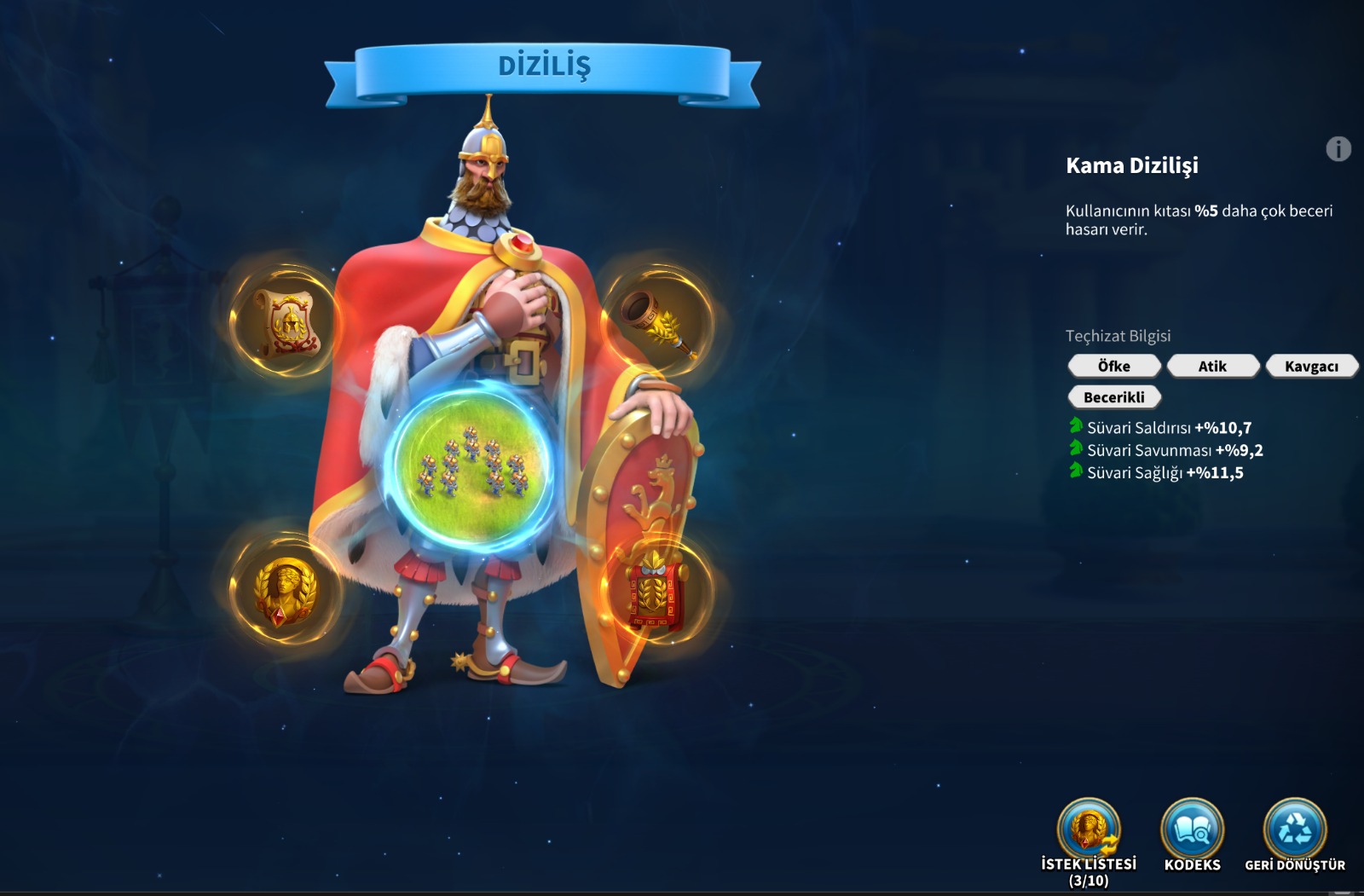Show formation info with the i icon

(x=1338, y=149)
